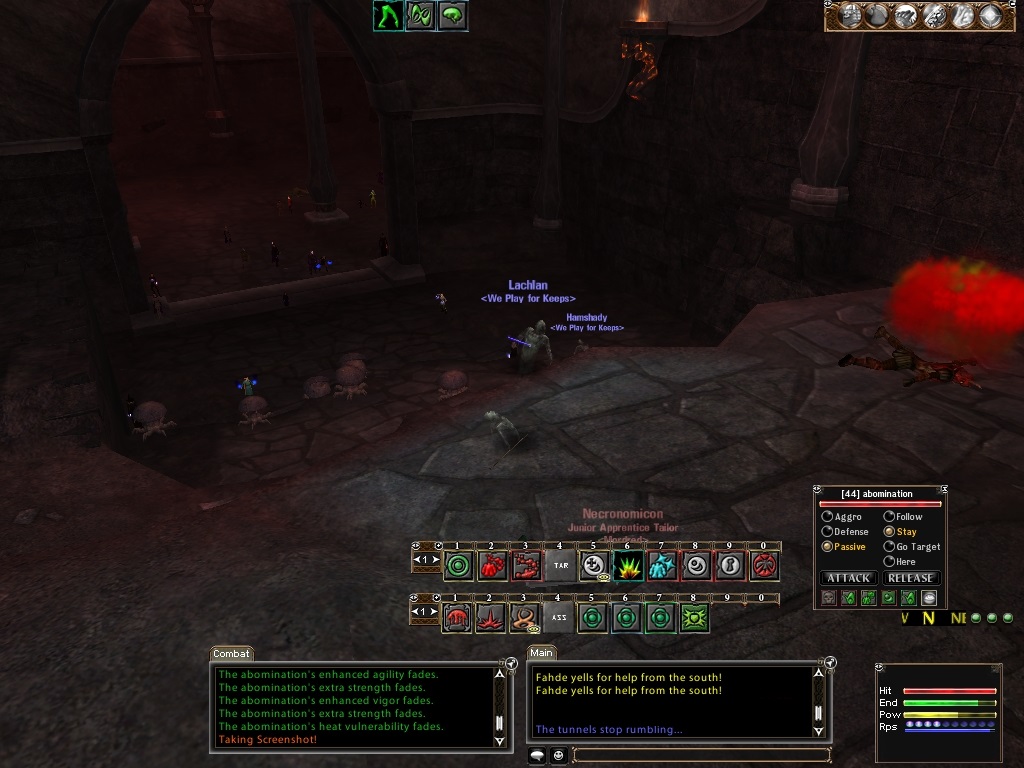This screenshot has width=1024, height=768.
Task: Close the abomination pet window
Action: (942, 490)
